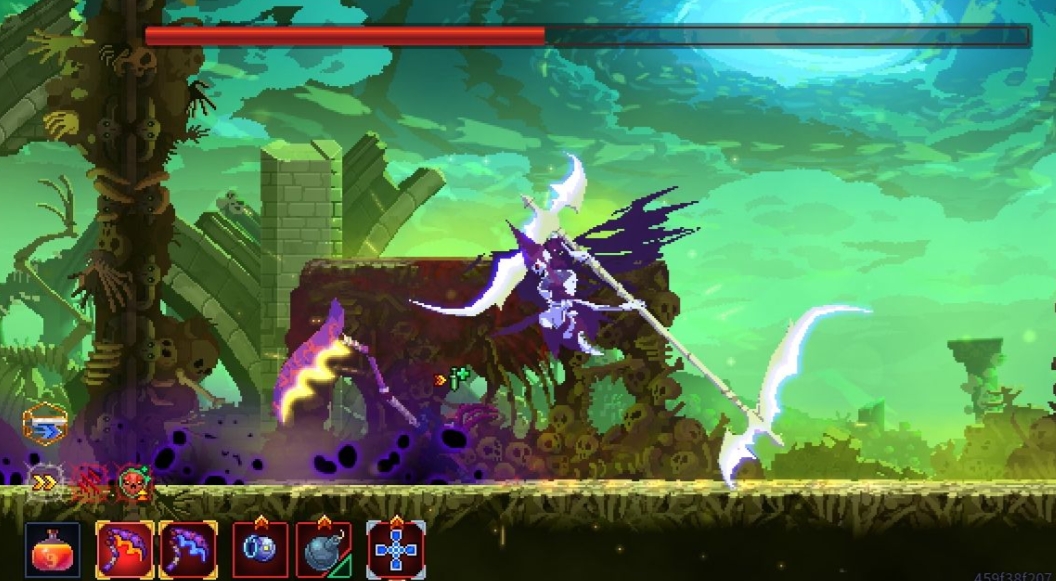The height and width of the screenshot is (581, 1056).
Task: Inspect the red claw-marks status icon
Action: coord(90,484)
